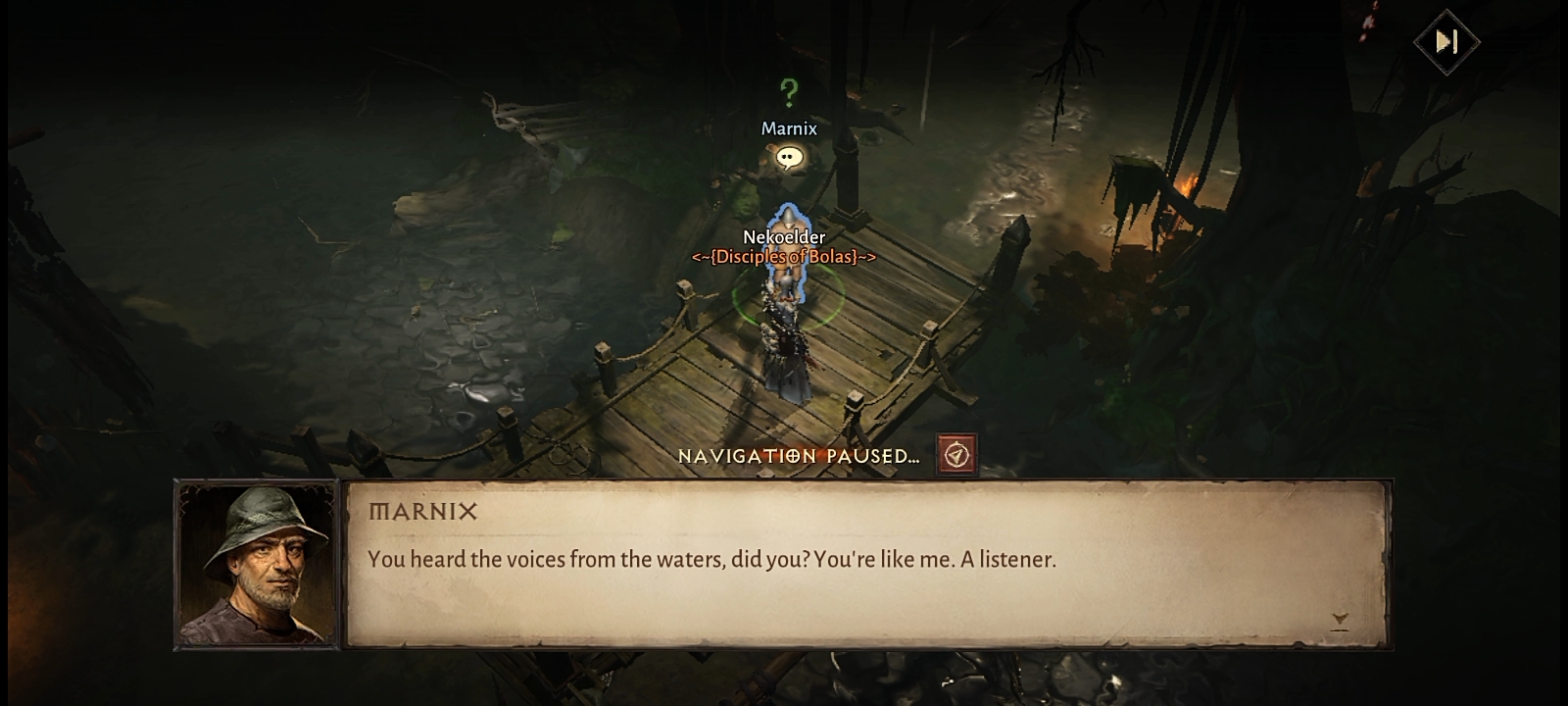Advance Marnix's dialogue with the arrow

[x=1340, y=620]
